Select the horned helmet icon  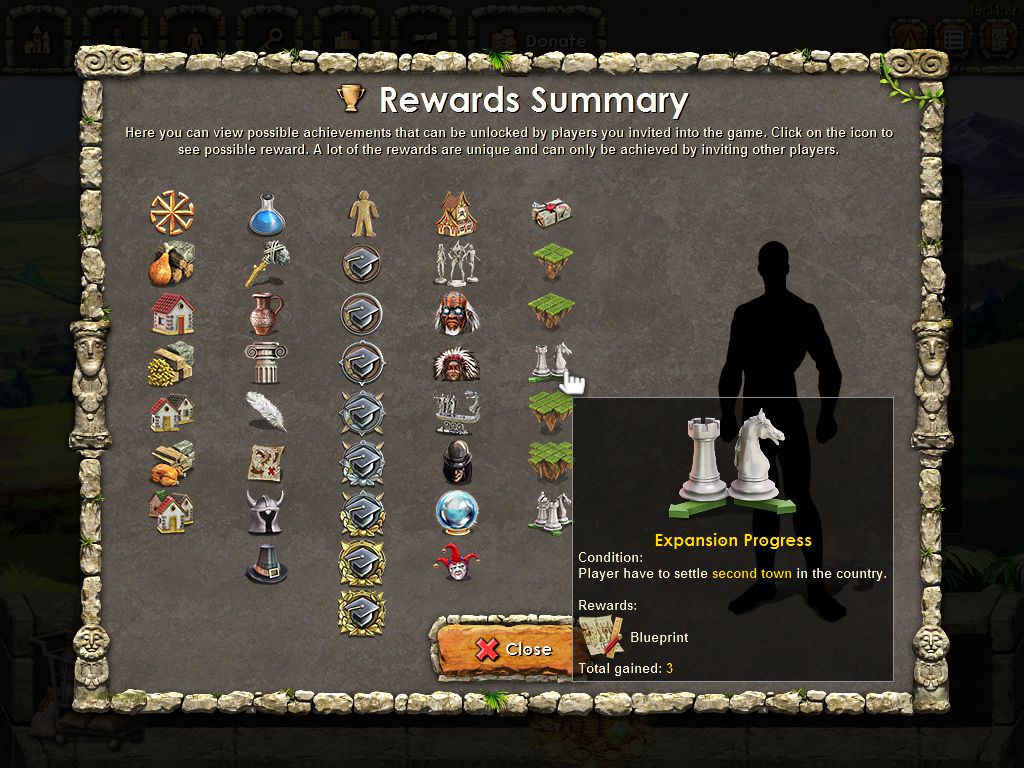(x=266, y=512)
